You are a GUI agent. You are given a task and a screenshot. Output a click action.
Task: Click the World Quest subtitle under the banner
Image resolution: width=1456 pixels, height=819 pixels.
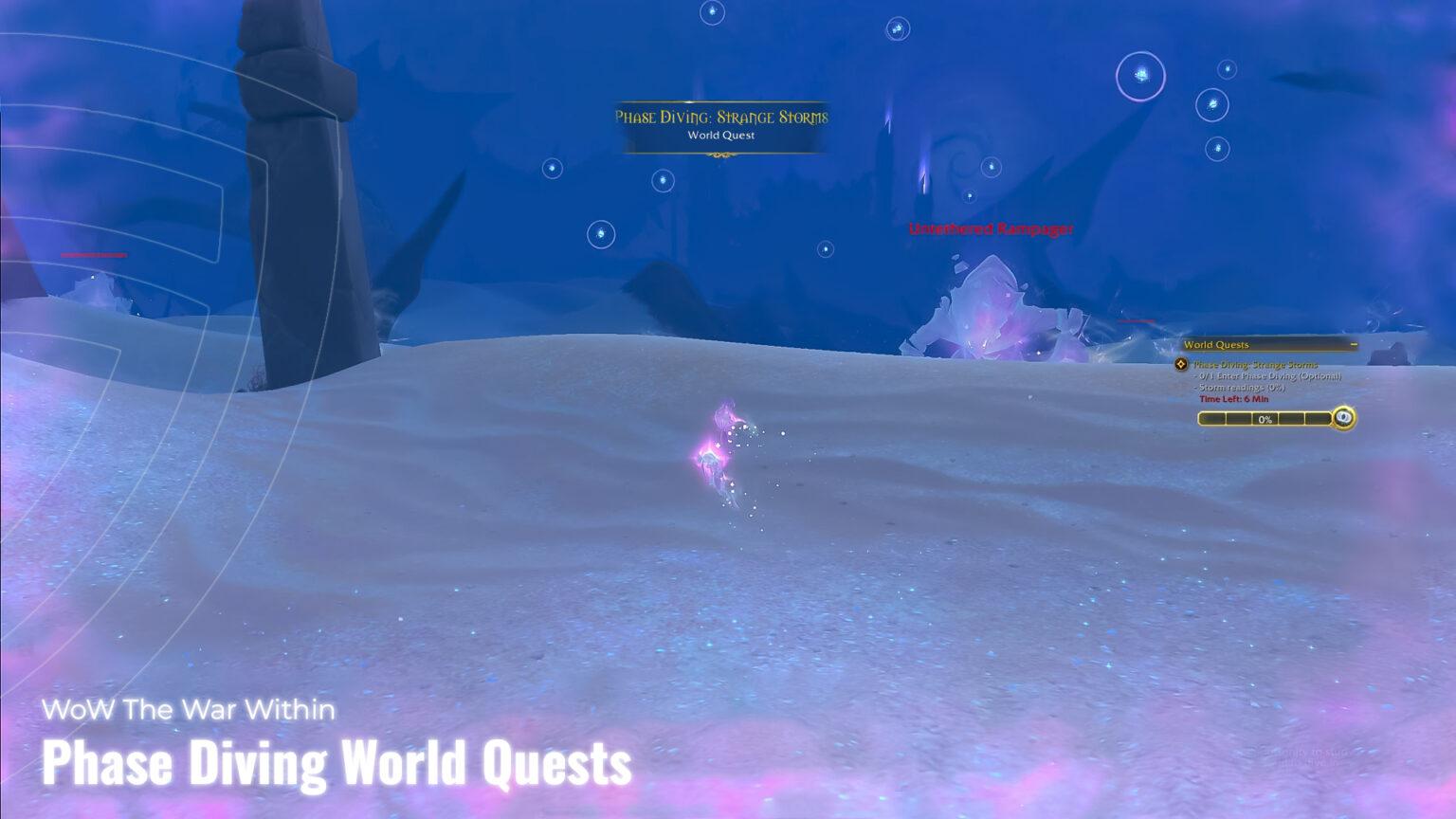point(722,136)
